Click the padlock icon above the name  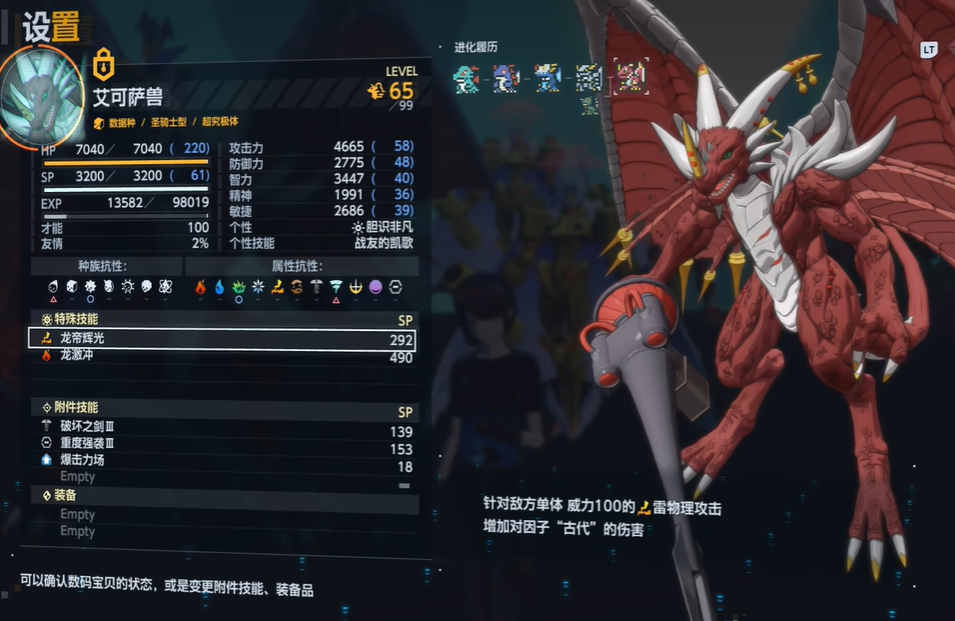[x=103, y=65]
